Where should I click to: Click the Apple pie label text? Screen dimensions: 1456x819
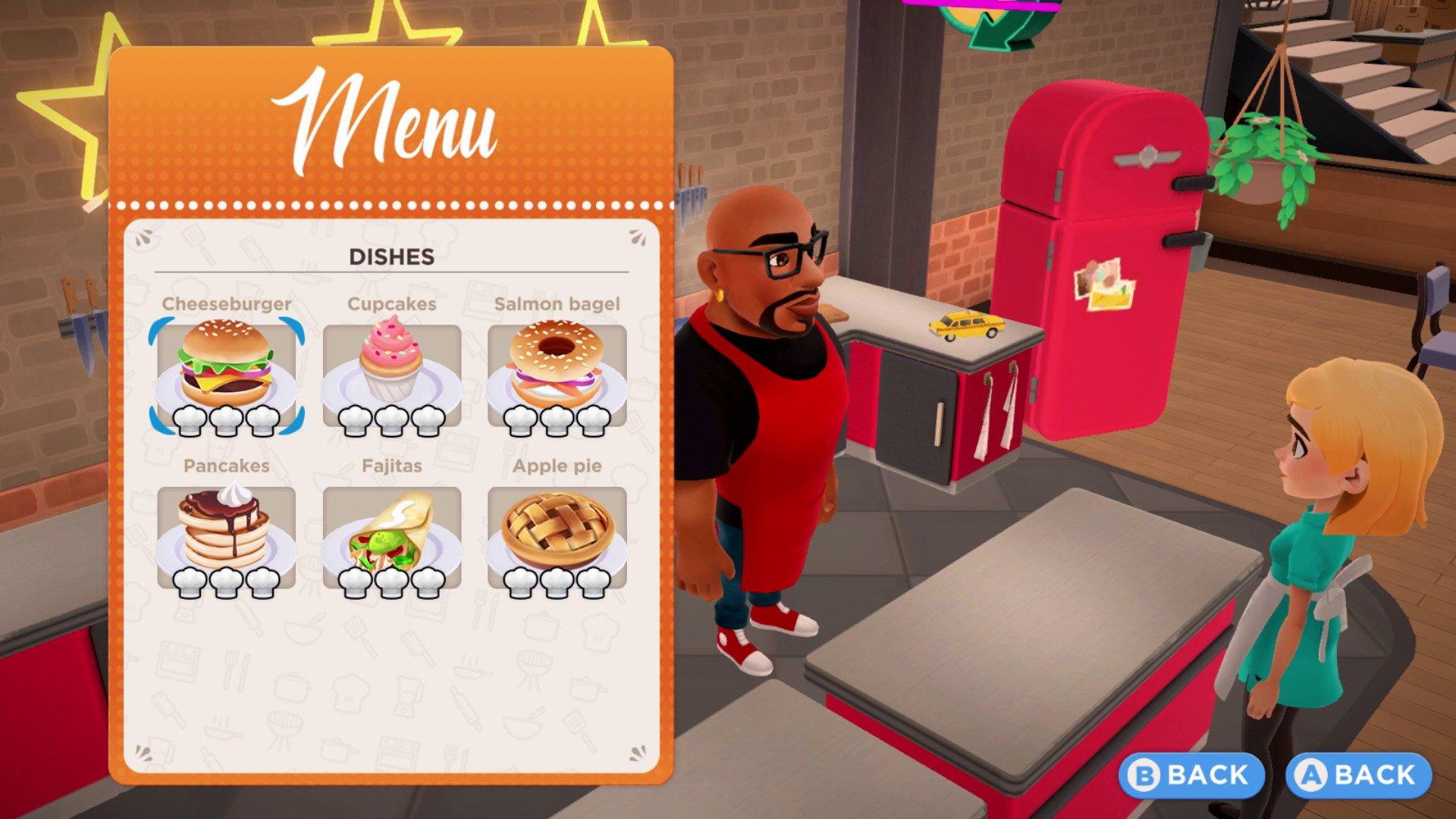point(559,467)
